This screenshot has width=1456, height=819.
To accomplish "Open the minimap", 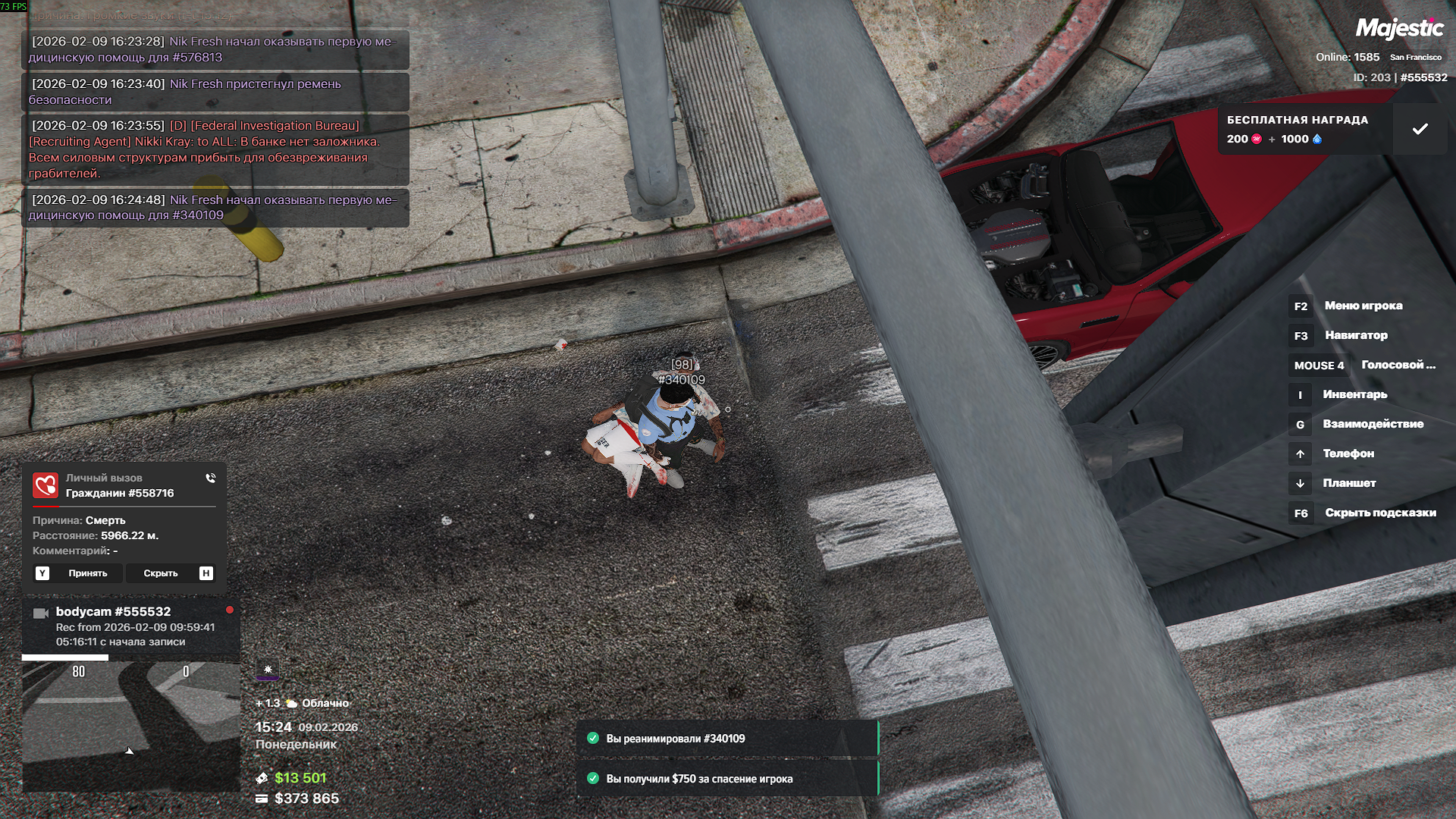I will click(x=131, y=726).
